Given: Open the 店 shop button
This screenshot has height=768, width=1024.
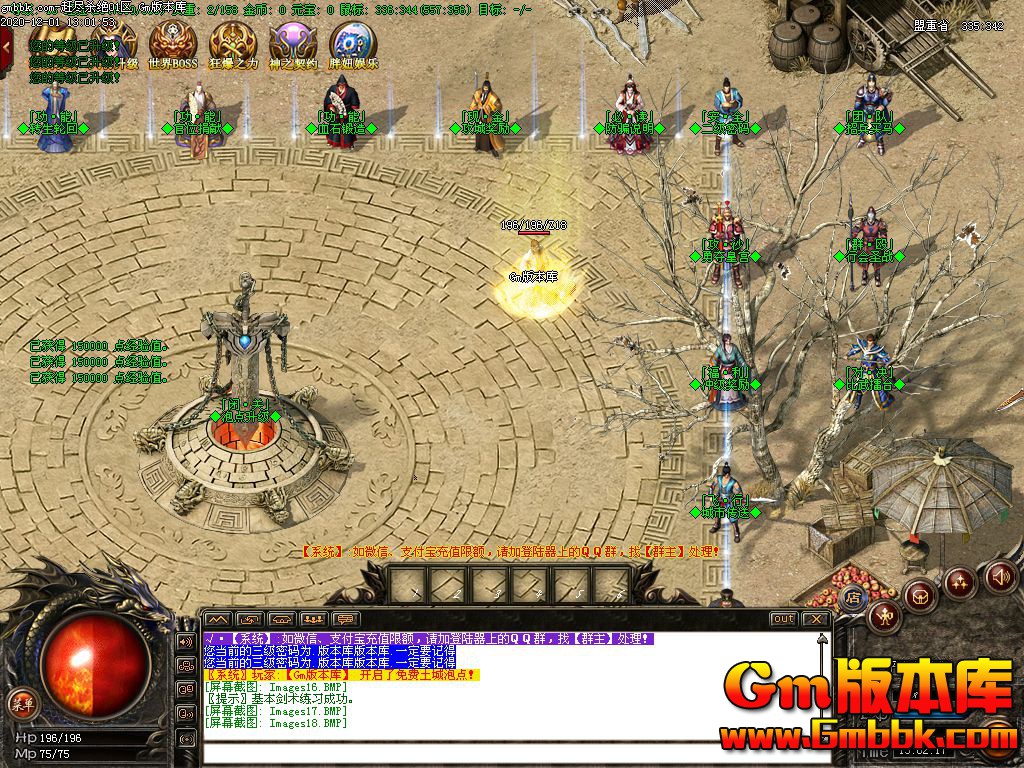Looking at the screenshot, I should coord(853,598).
